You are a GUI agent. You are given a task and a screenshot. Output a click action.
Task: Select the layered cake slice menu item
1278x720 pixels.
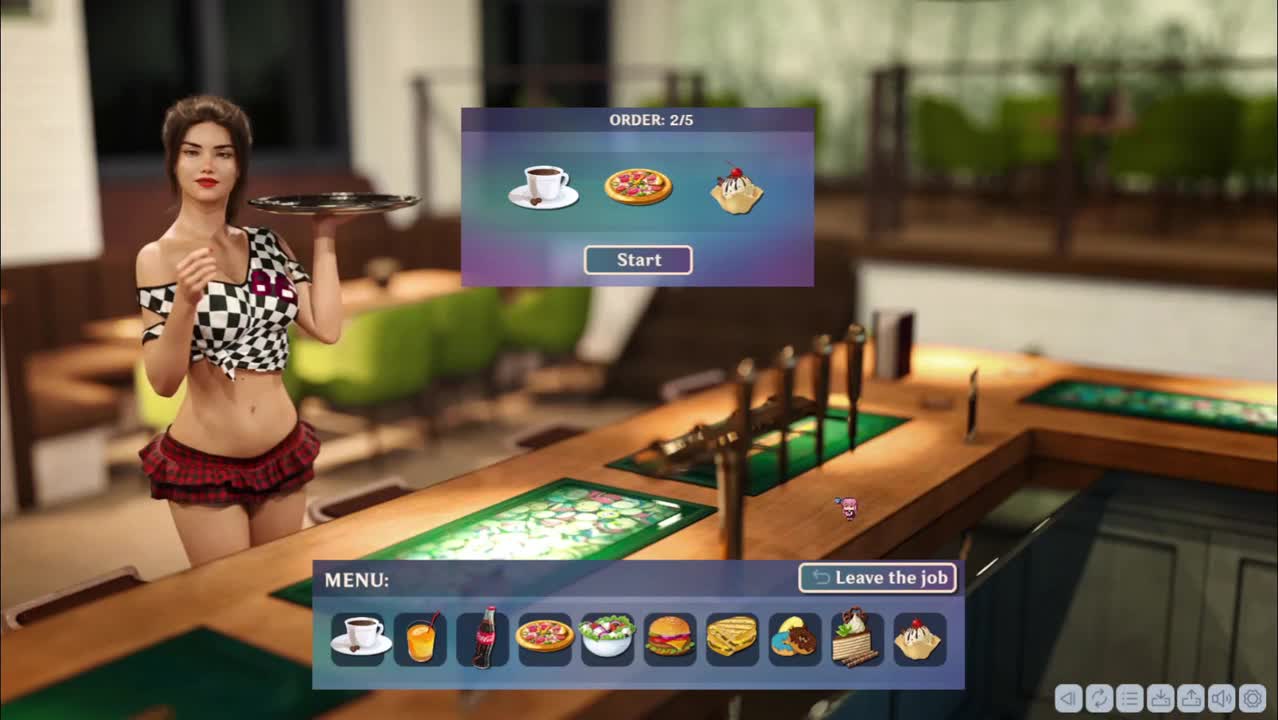click(857, 637)
